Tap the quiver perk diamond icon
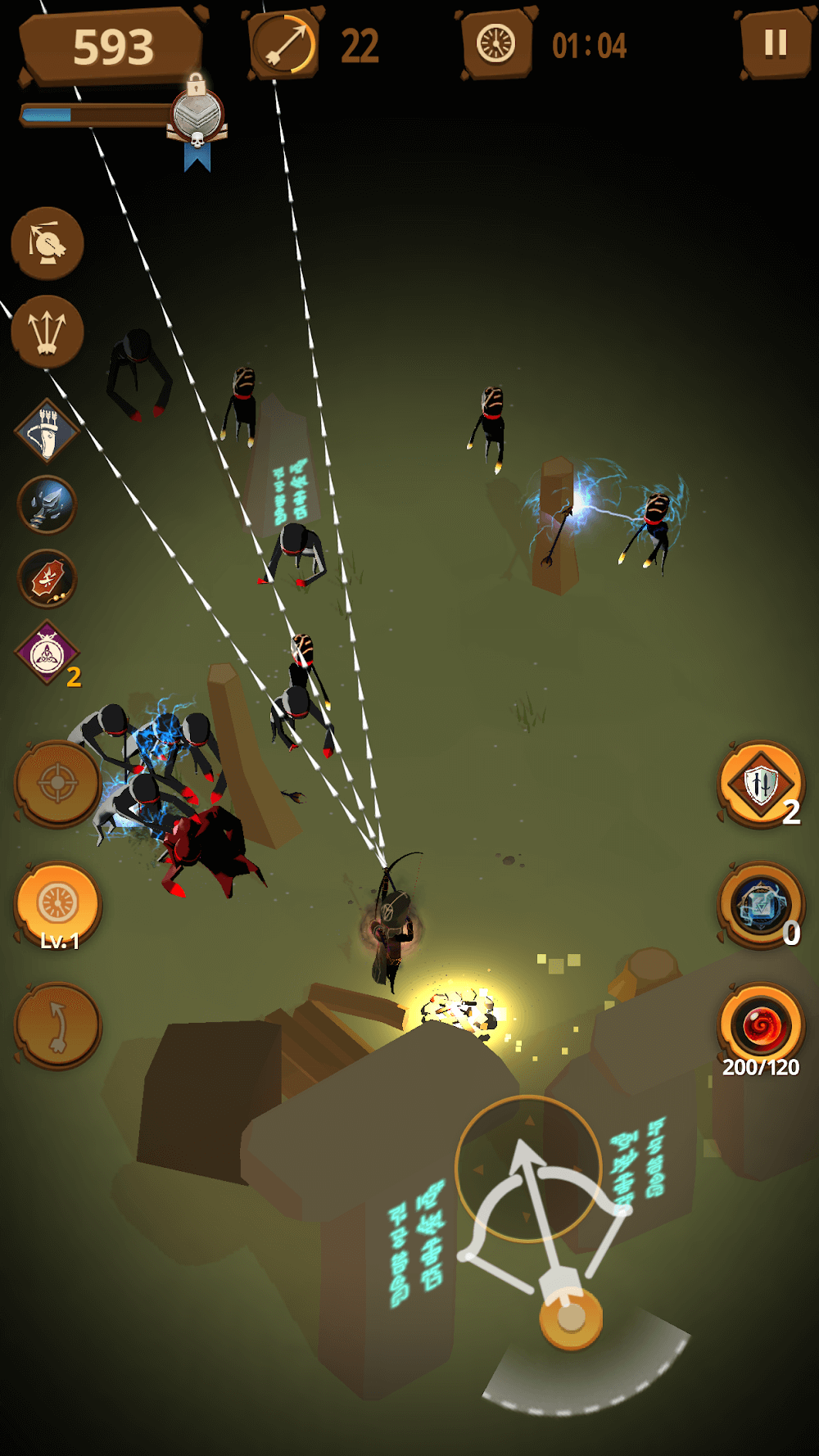Image resolution: width=819 pixels, height=1456 pixels. [x=47, y=432]
